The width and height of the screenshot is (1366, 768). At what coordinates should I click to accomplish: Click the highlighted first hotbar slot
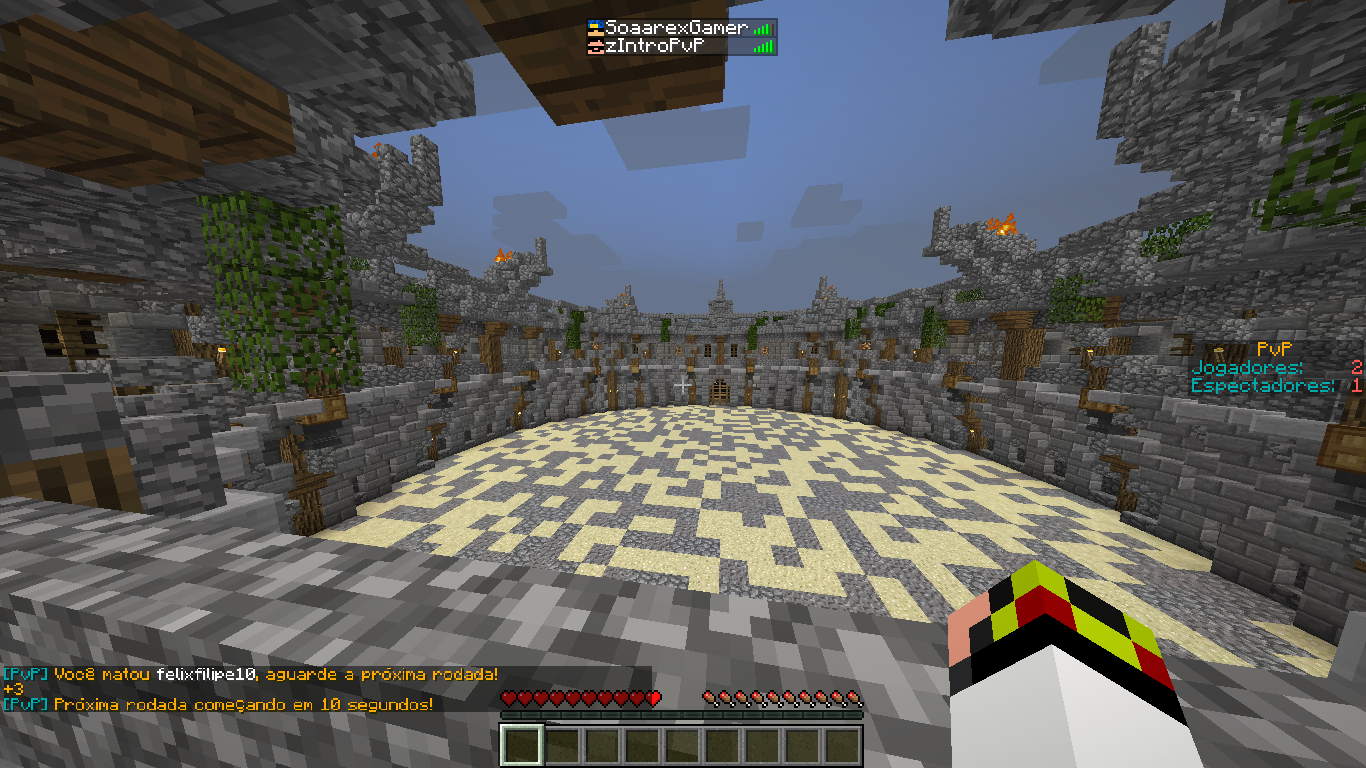point(521,745)
